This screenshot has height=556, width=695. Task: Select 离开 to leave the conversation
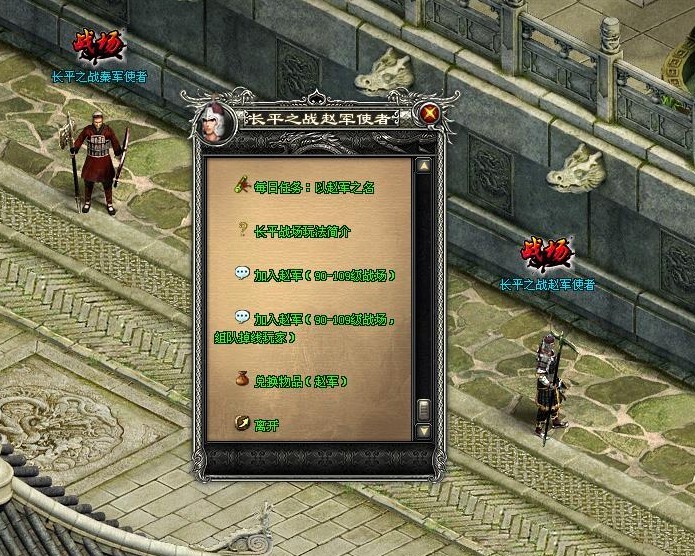(268, 424)
